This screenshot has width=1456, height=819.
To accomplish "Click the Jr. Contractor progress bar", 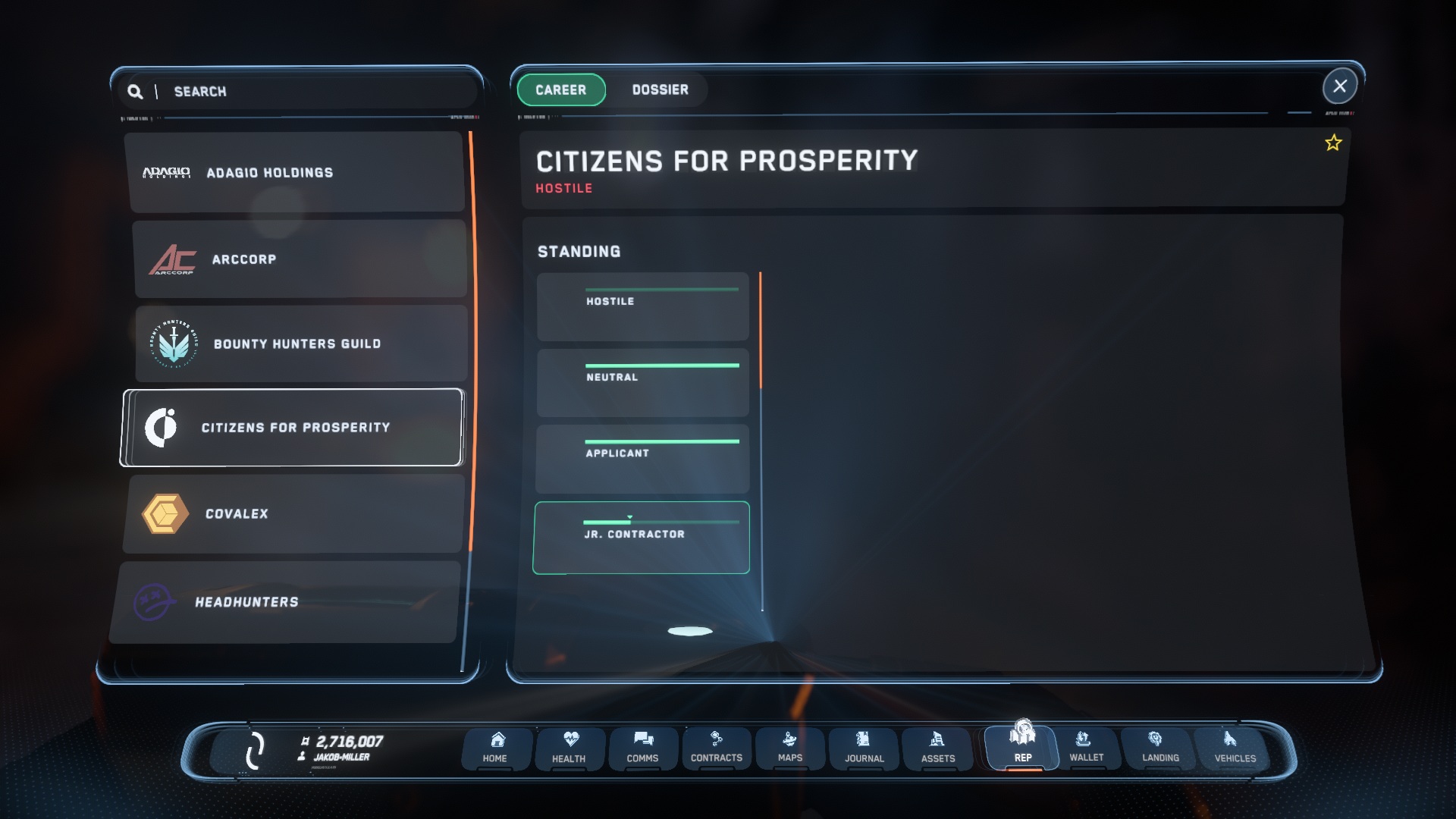I will click(x=660, y=522).
